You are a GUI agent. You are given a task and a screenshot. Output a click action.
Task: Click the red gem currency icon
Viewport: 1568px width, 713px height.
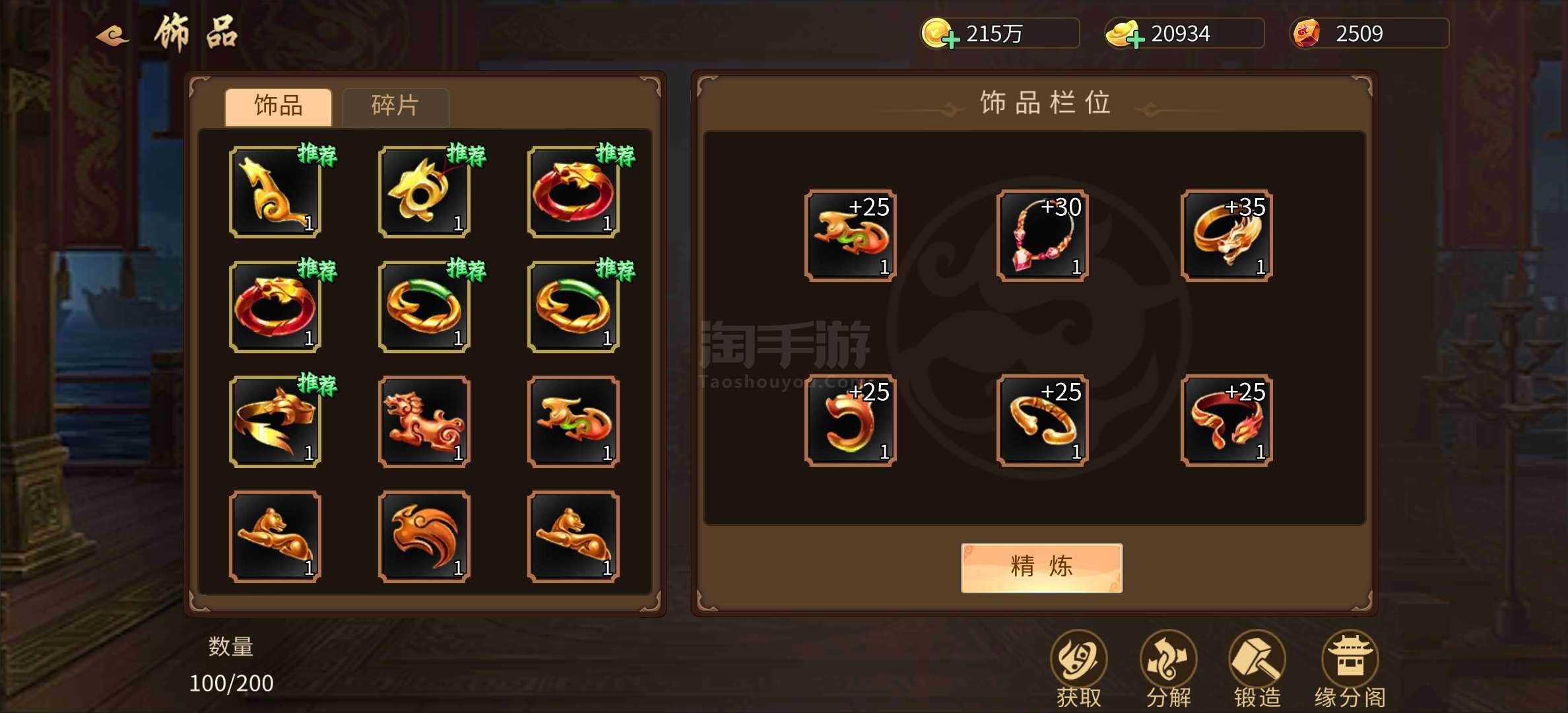click(1304, 32)
